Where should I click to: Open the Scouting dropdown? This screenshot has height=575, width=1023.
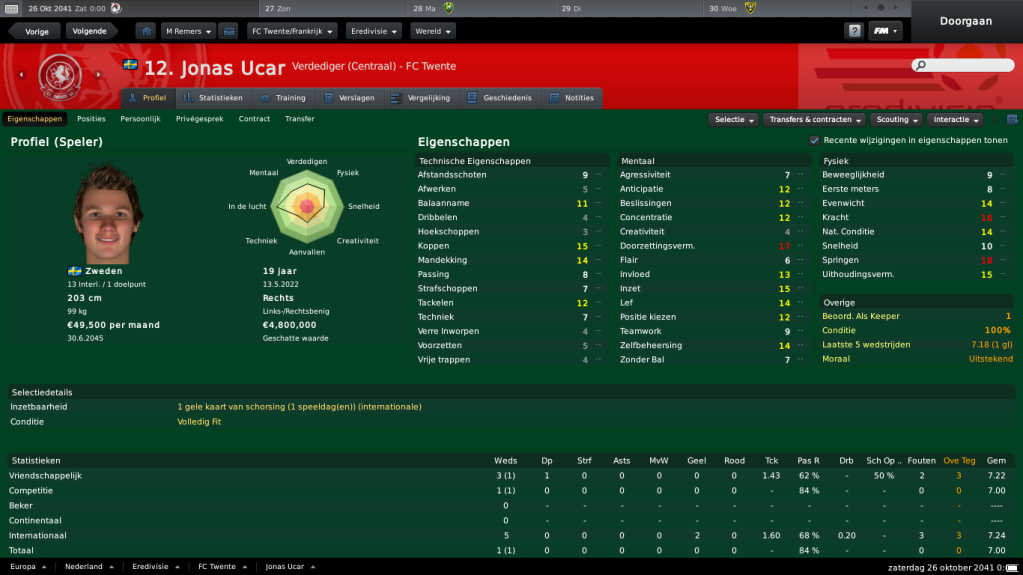896,120
